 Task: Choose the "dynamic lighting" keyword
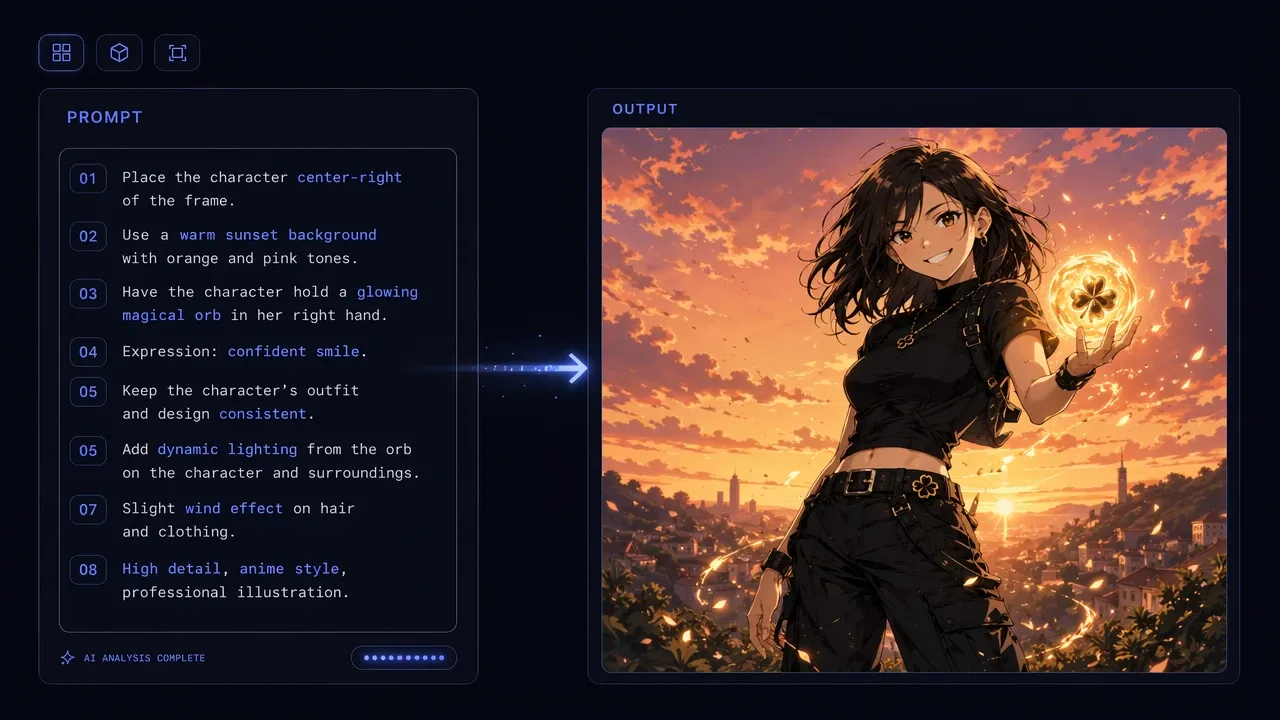tap(227, 449)
